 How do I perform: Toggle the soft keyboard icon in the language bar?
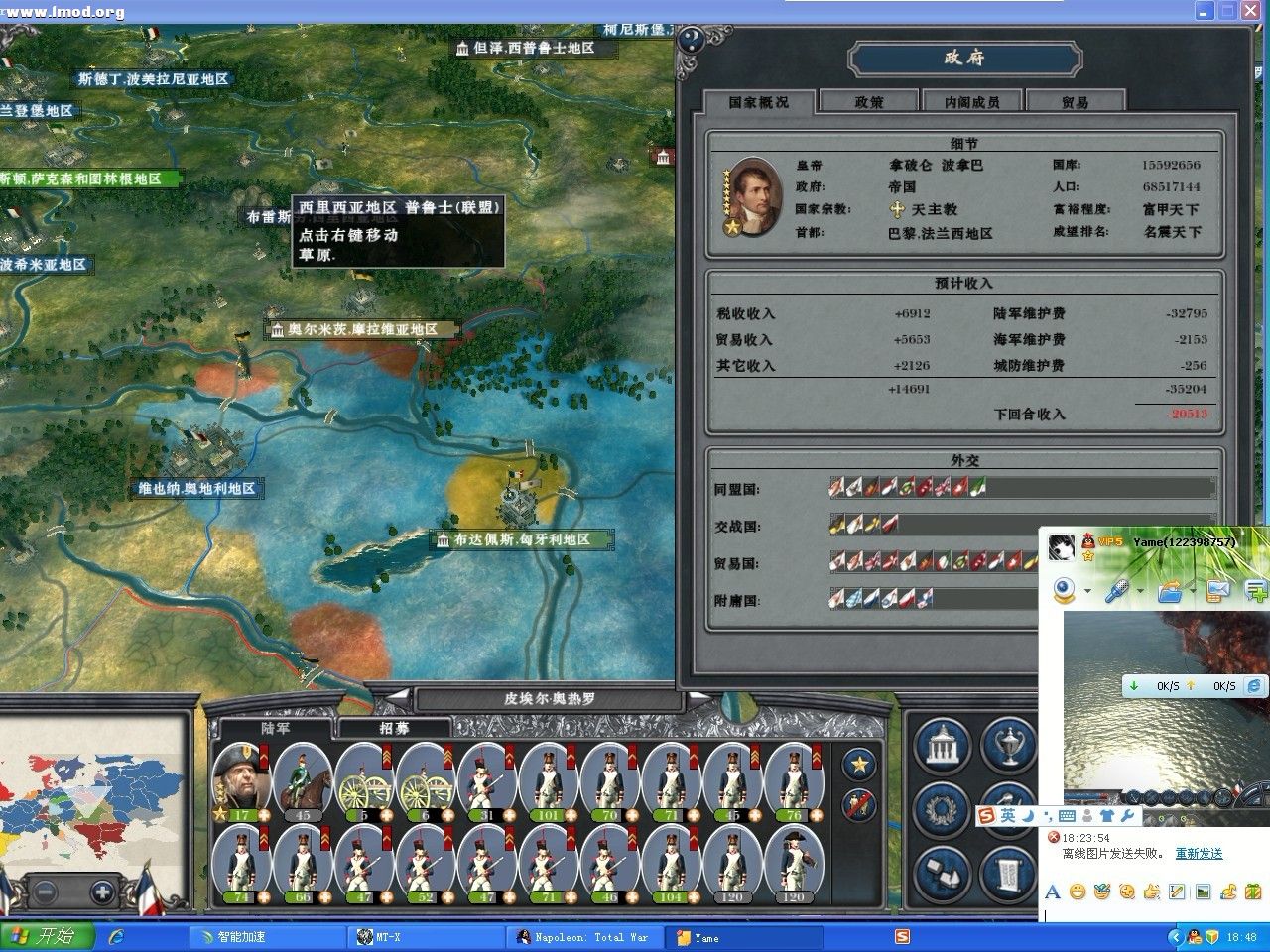(1066, 815)
